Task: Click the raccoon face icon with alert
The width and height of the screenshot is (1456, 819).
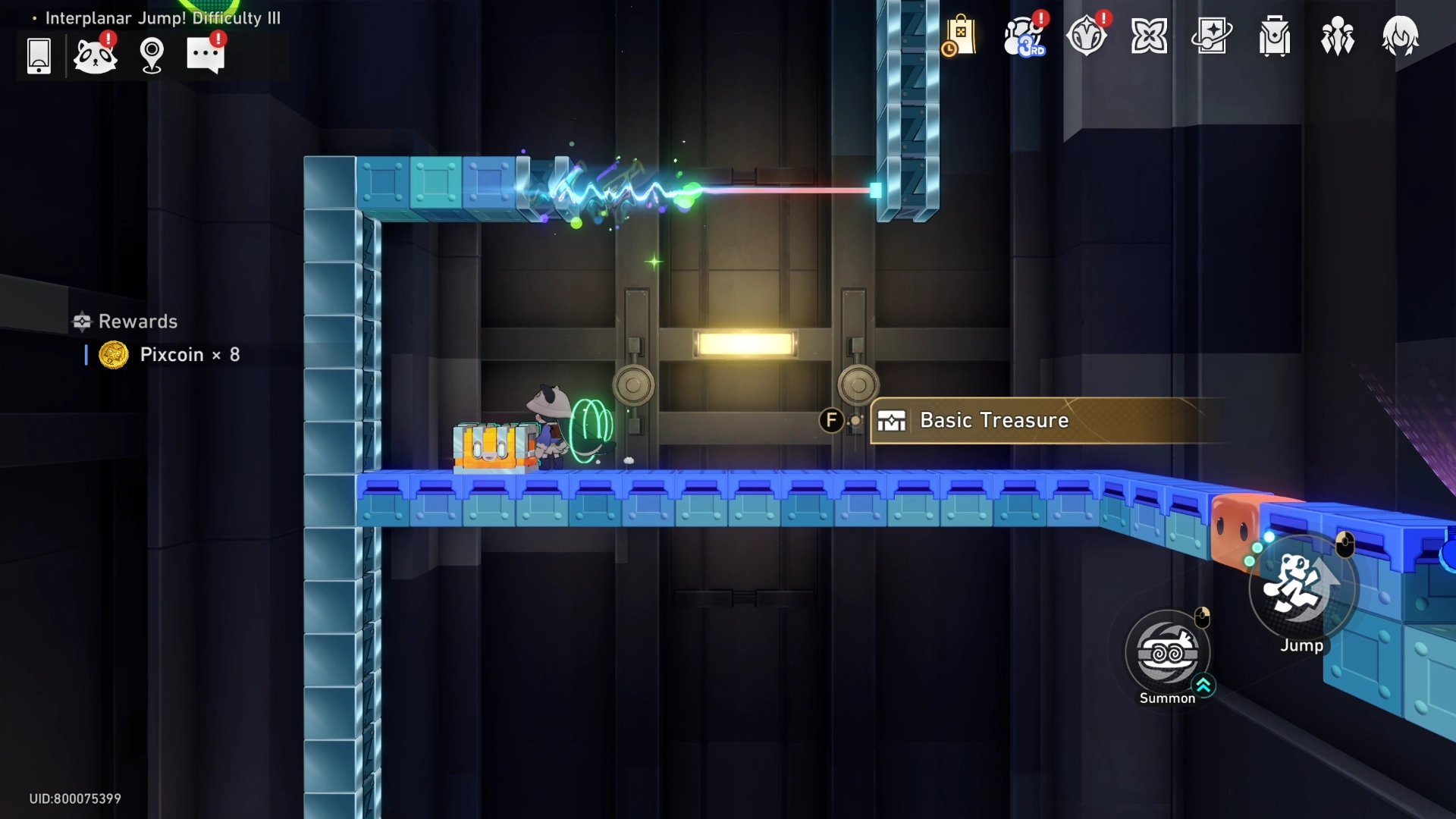Action: pos(95,55)
